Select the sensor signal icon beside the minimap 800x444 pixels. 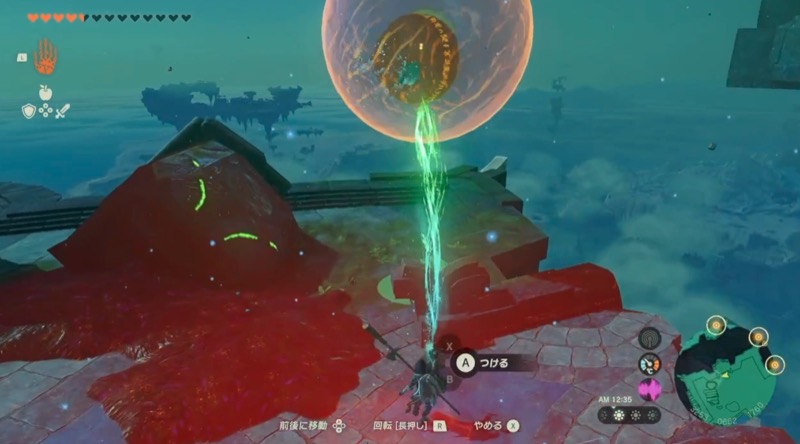tap(649, 338)
